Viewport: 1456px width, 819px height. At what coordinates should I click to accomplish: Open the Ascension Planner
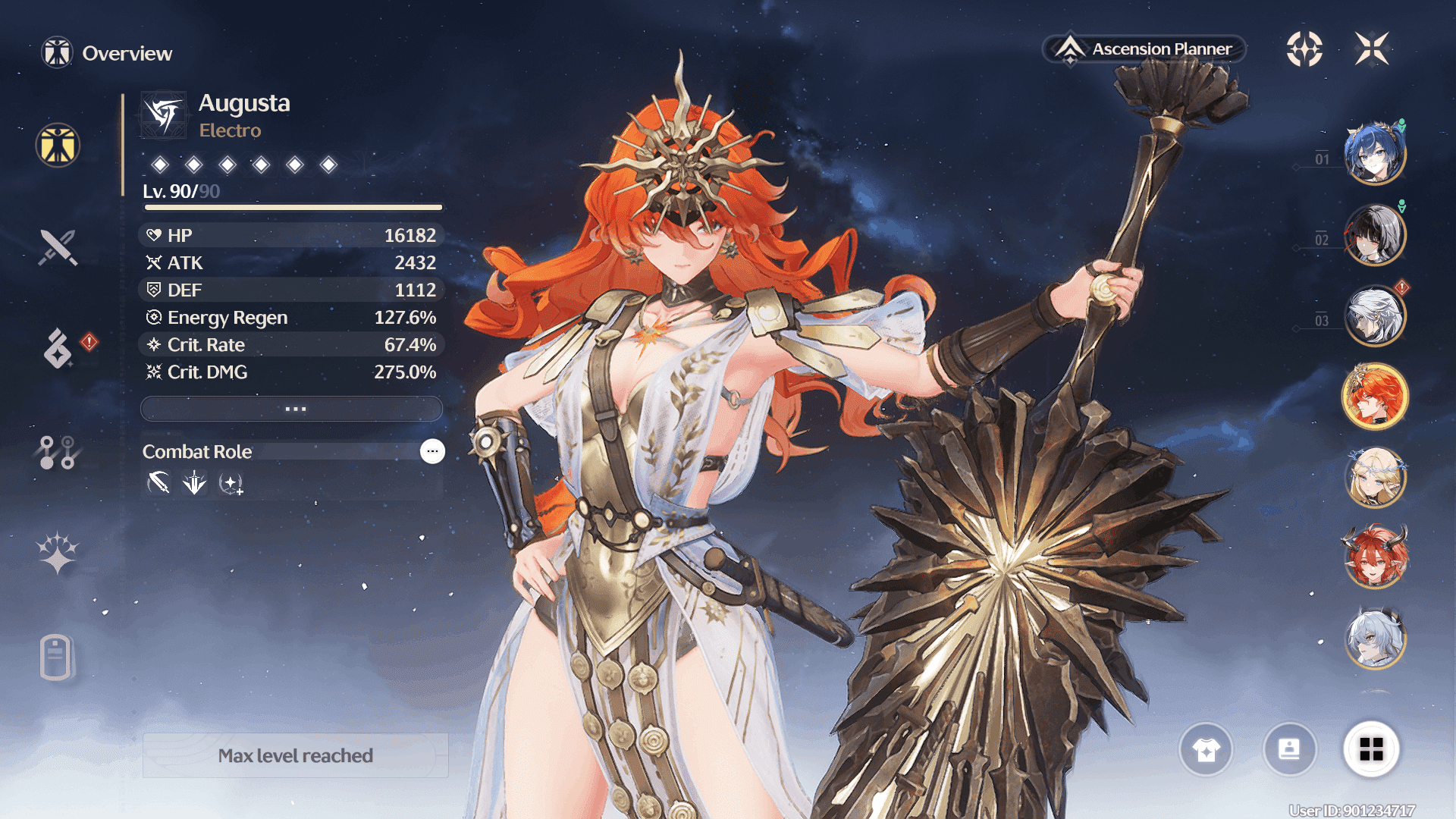(1145, 49)
